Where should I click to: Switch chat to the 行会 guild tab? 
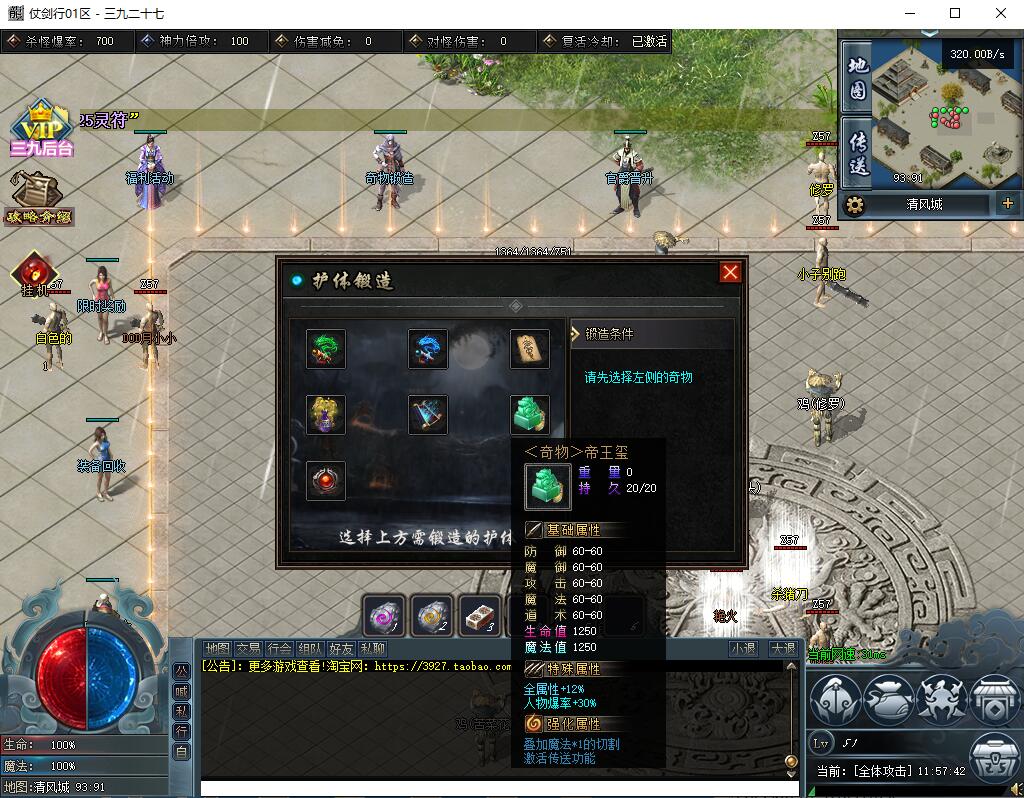point(280,648)
